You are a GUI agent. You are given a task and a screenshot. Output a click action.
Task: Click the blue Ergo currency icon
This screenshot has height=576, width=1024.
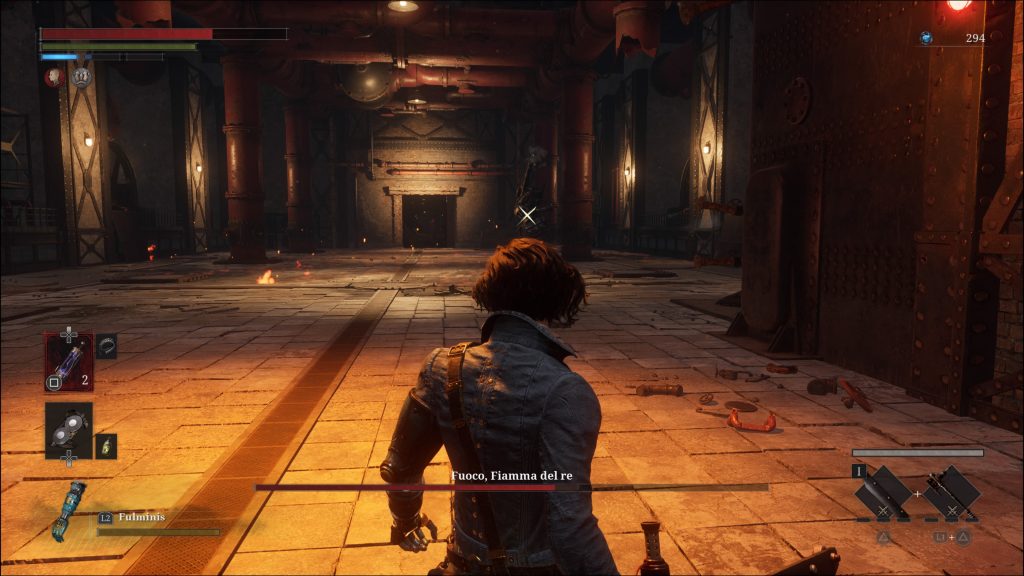coord(926,38)
